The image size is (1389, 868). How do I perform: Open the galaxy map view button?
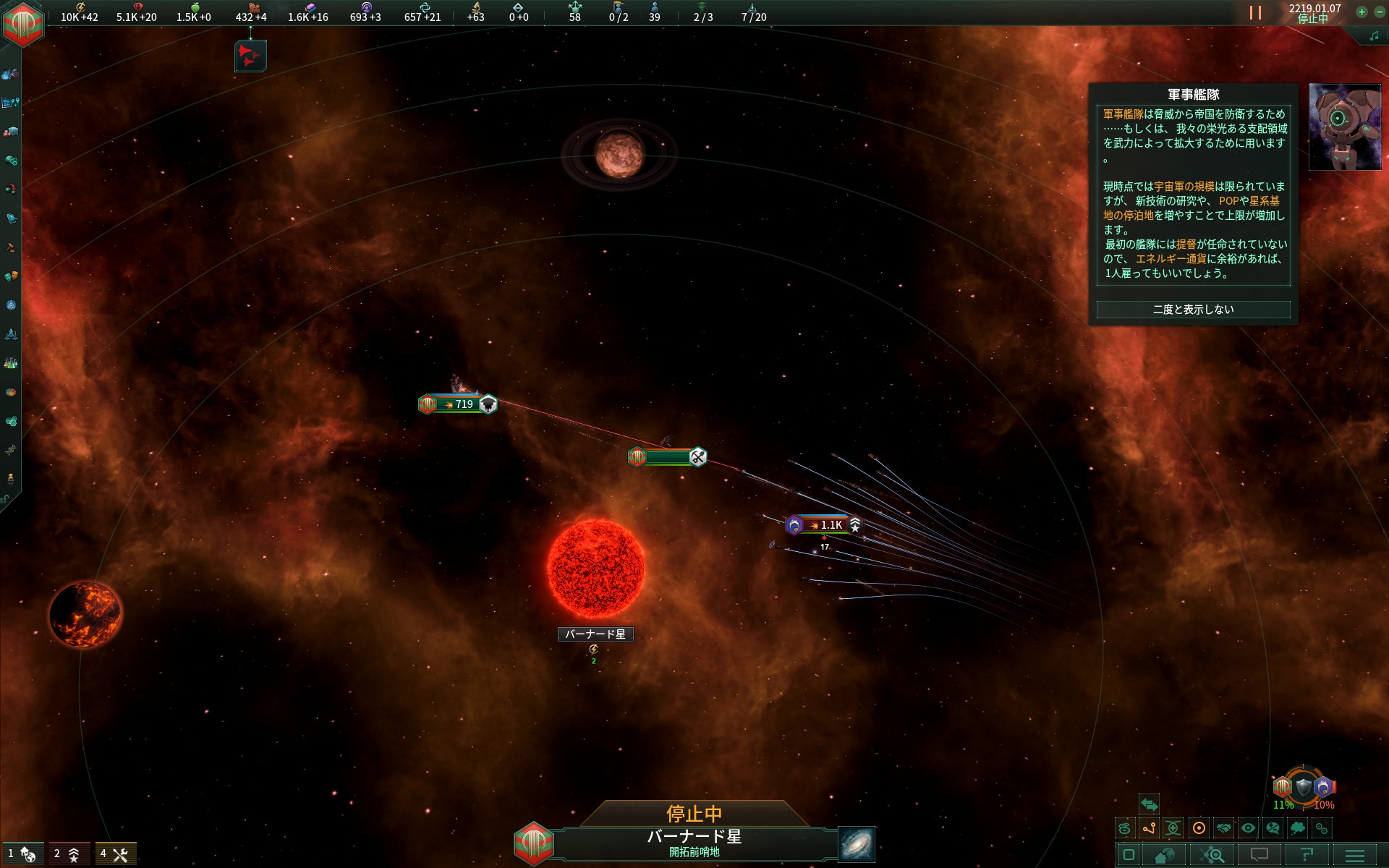pos(857,844)
